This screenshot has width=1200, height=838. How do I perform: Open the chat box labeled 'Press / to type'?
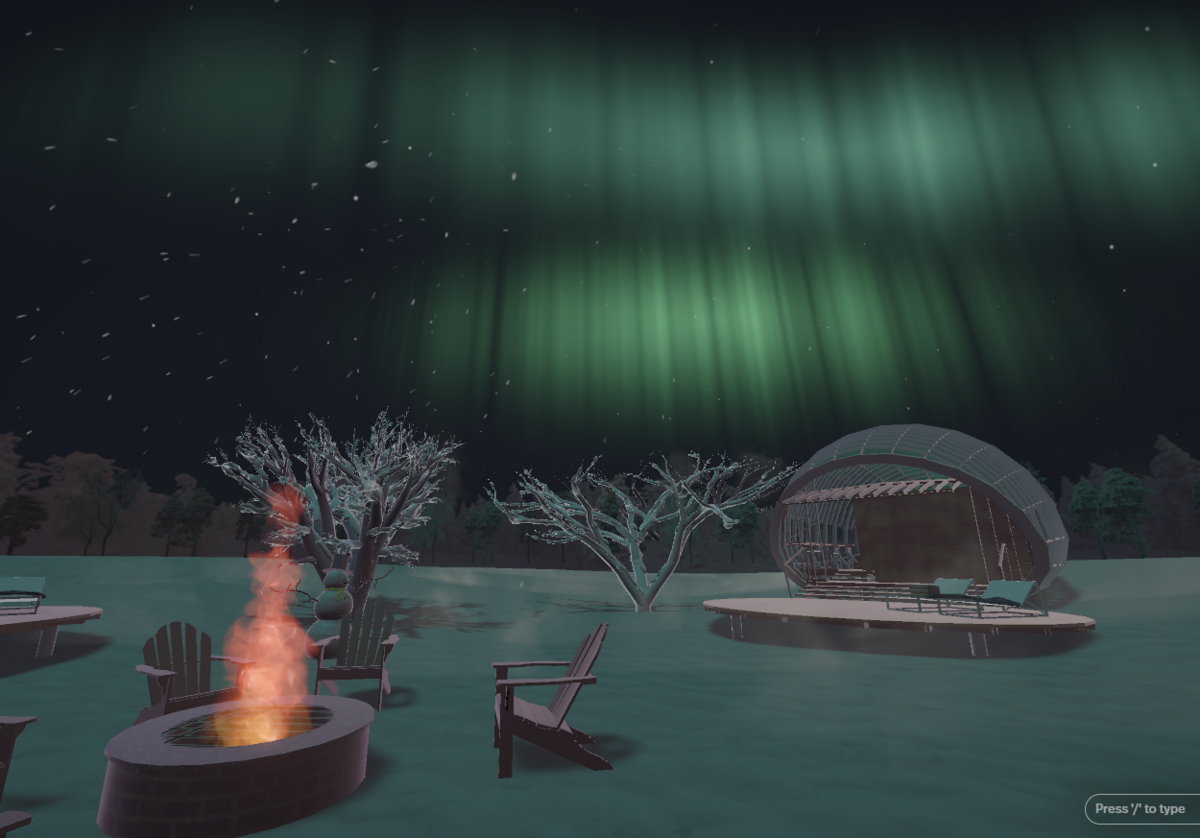point(1140,809)
